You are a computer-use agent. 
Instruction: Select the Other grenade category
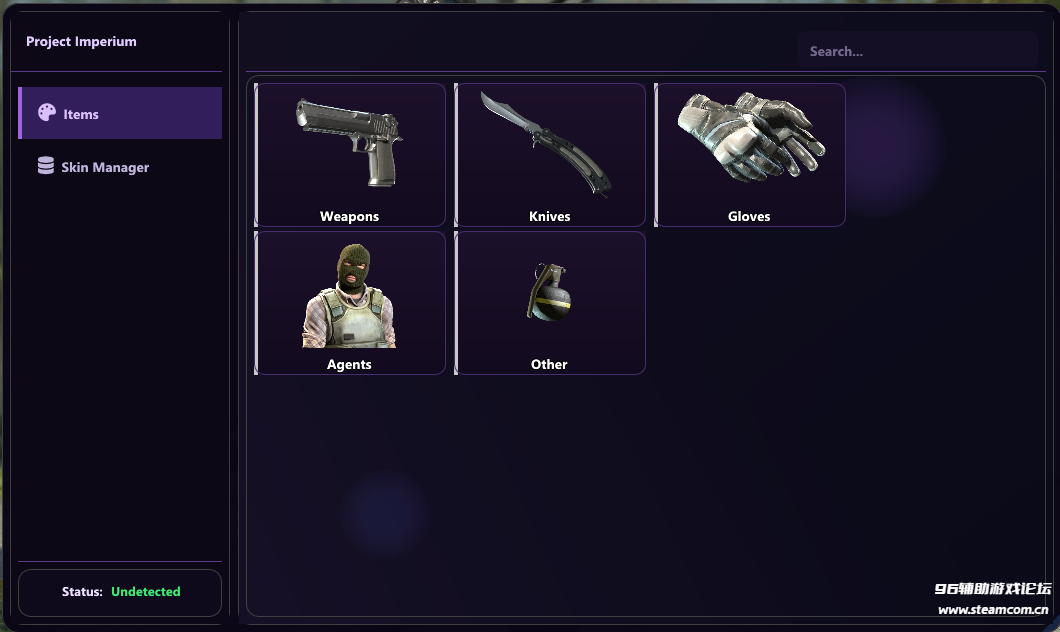550,303
